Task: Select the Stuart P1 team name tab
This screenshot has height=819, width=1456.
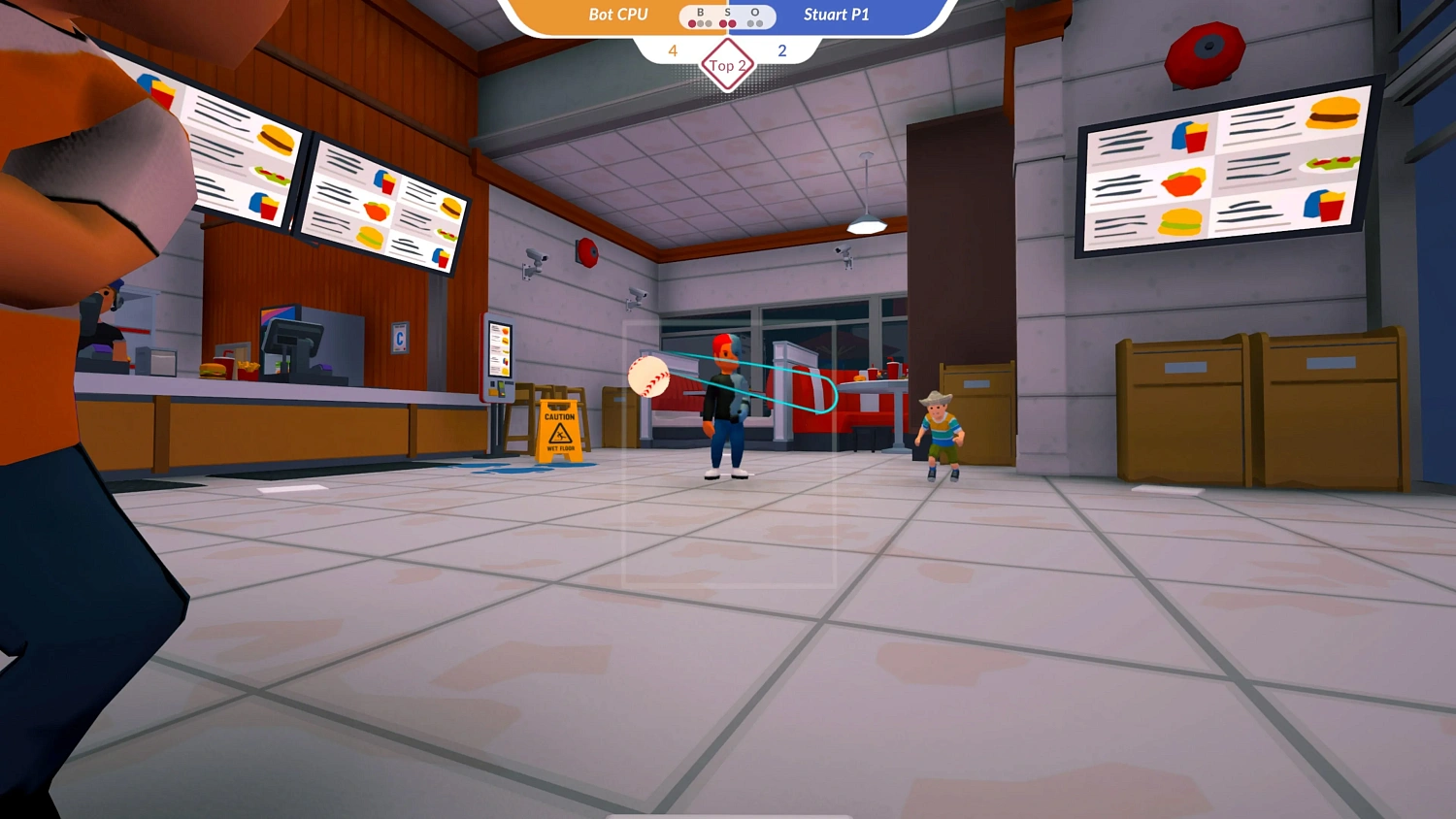Action: (836, 15)
